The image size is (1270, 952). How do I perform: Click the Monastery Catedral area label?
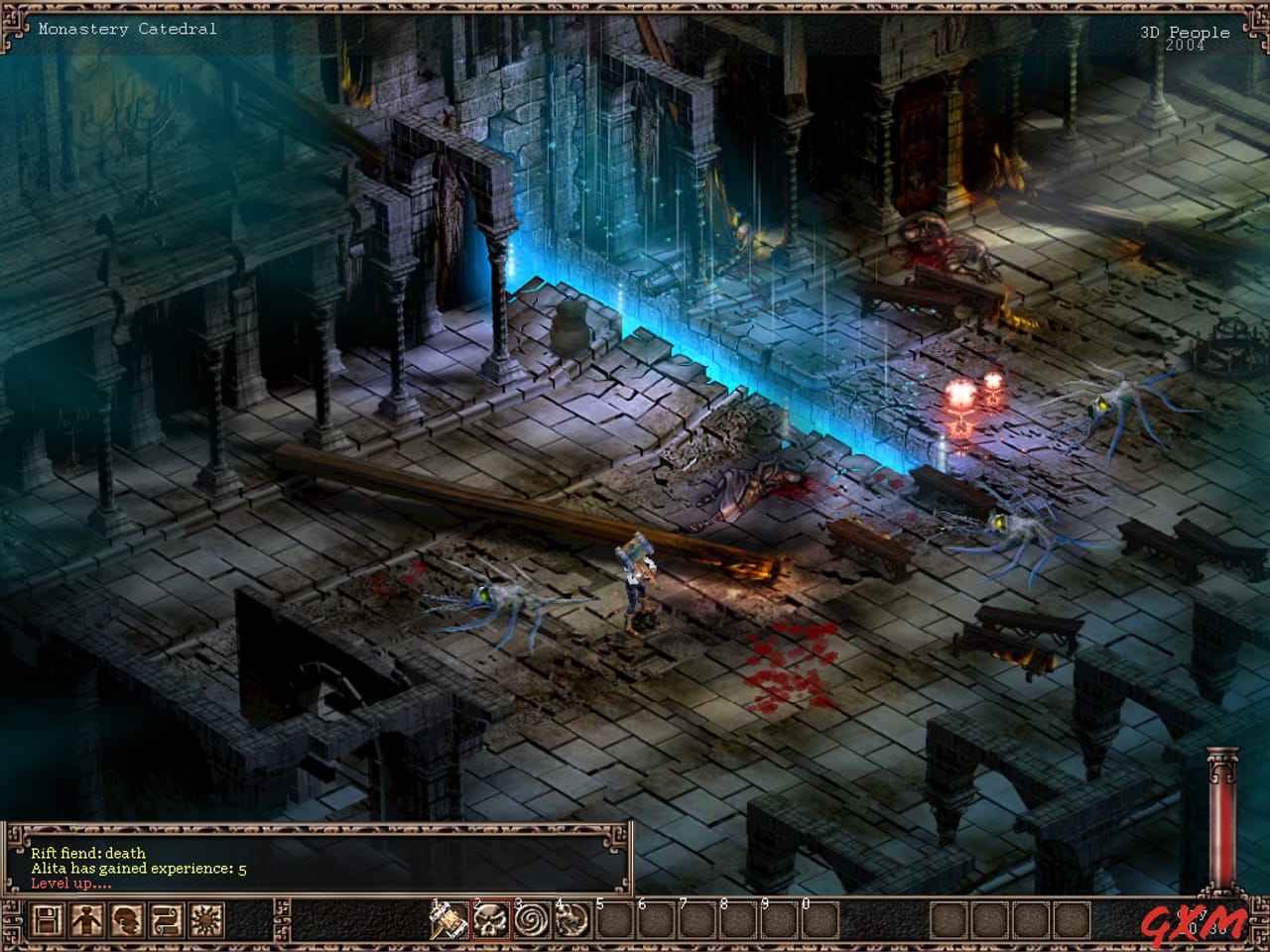(125, 29)
